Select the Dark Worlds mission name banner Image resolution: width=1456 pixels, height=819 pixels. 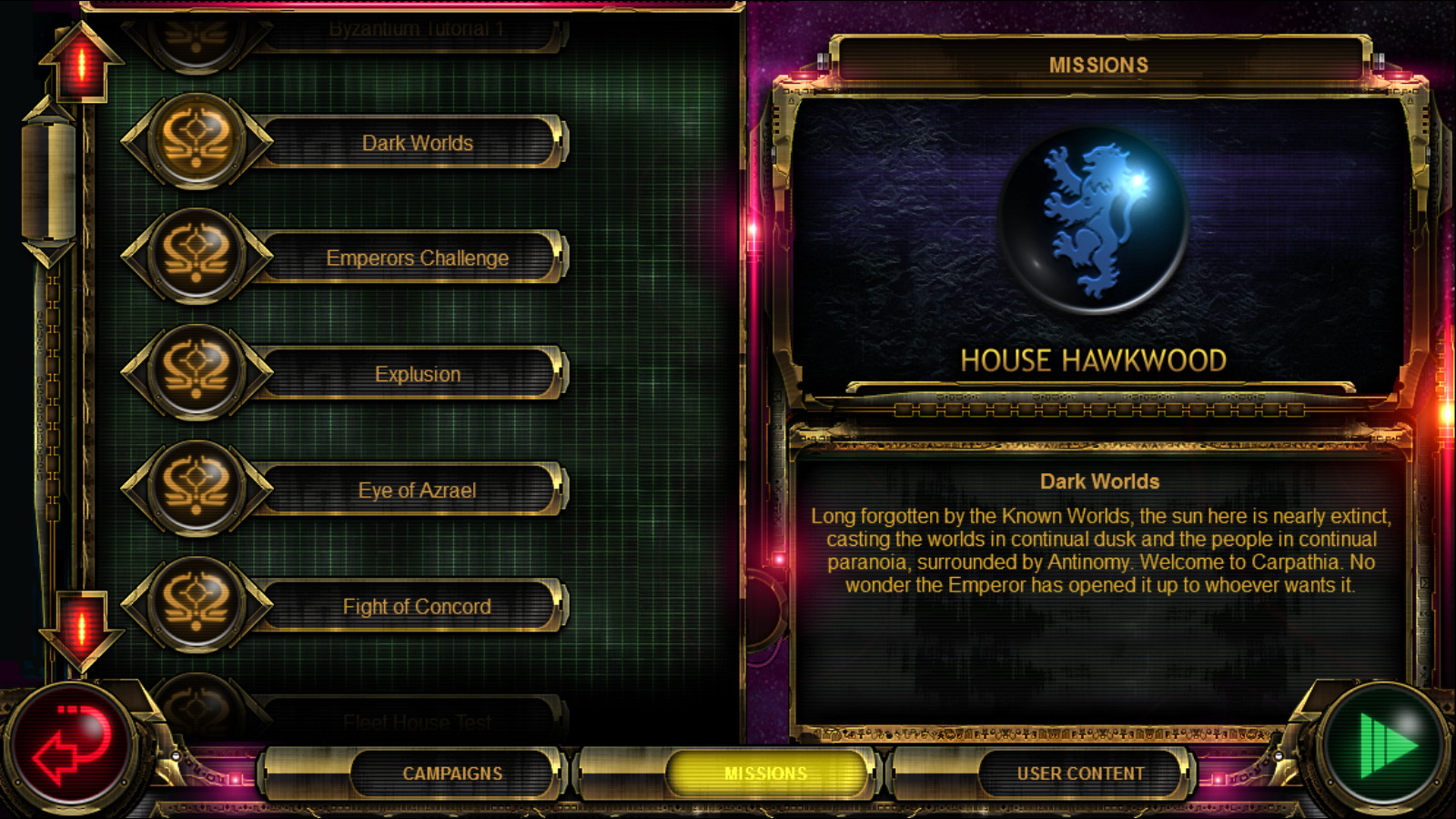pos(417,142)
